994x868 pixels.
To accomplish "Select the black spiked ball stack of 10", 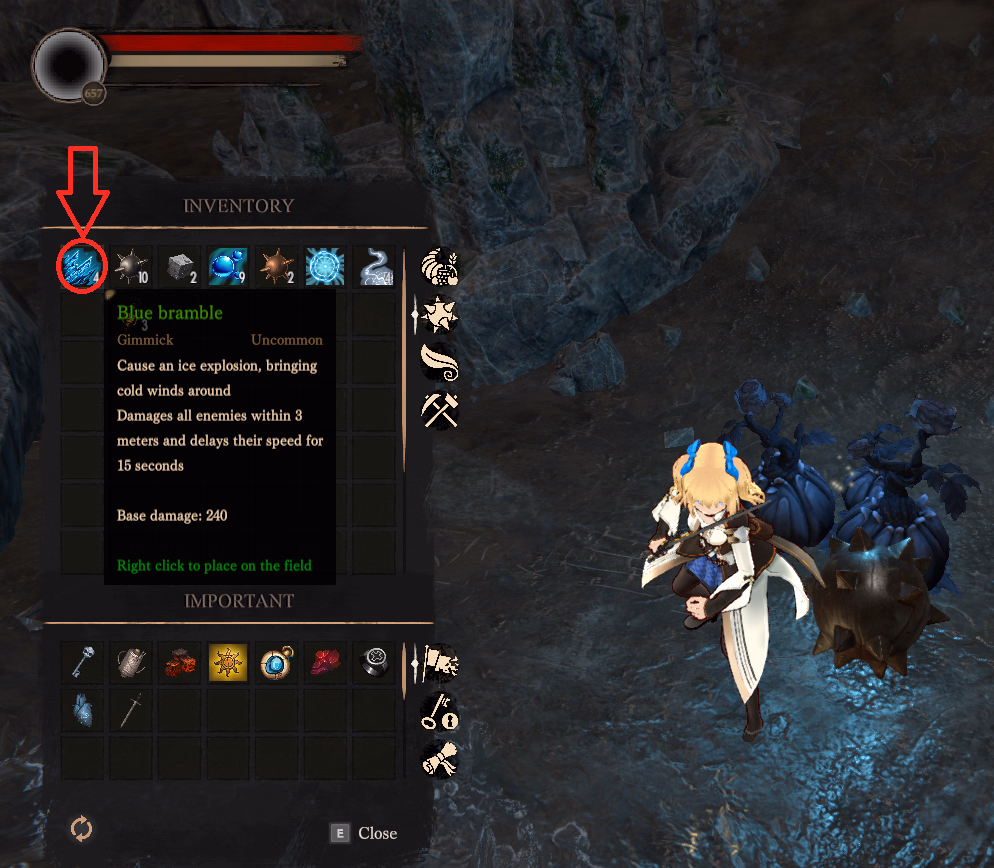I will (x=131, y=268).
